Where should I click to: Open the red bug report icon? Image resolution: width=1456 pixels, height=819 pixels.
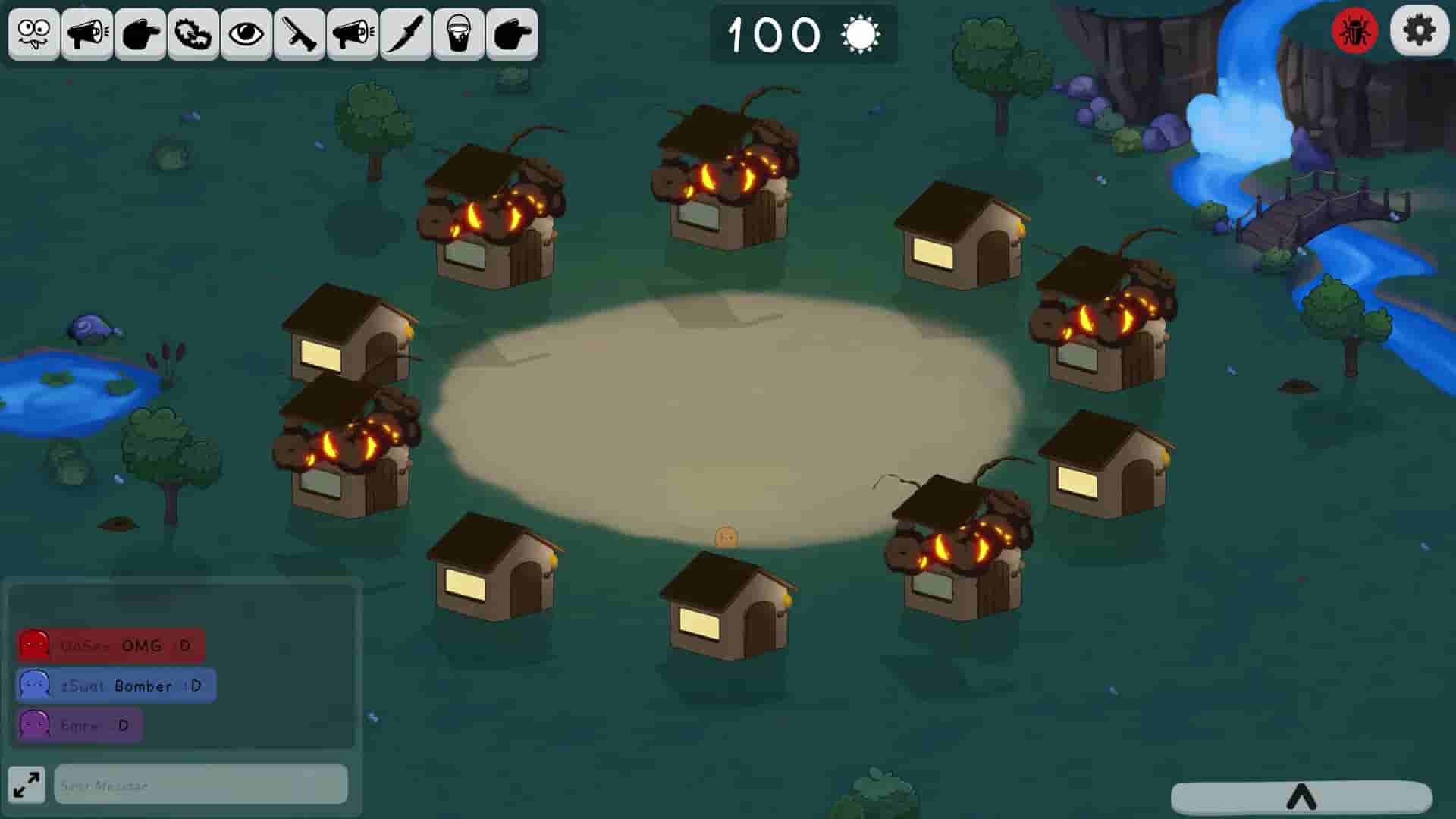tap(1357, 31)
